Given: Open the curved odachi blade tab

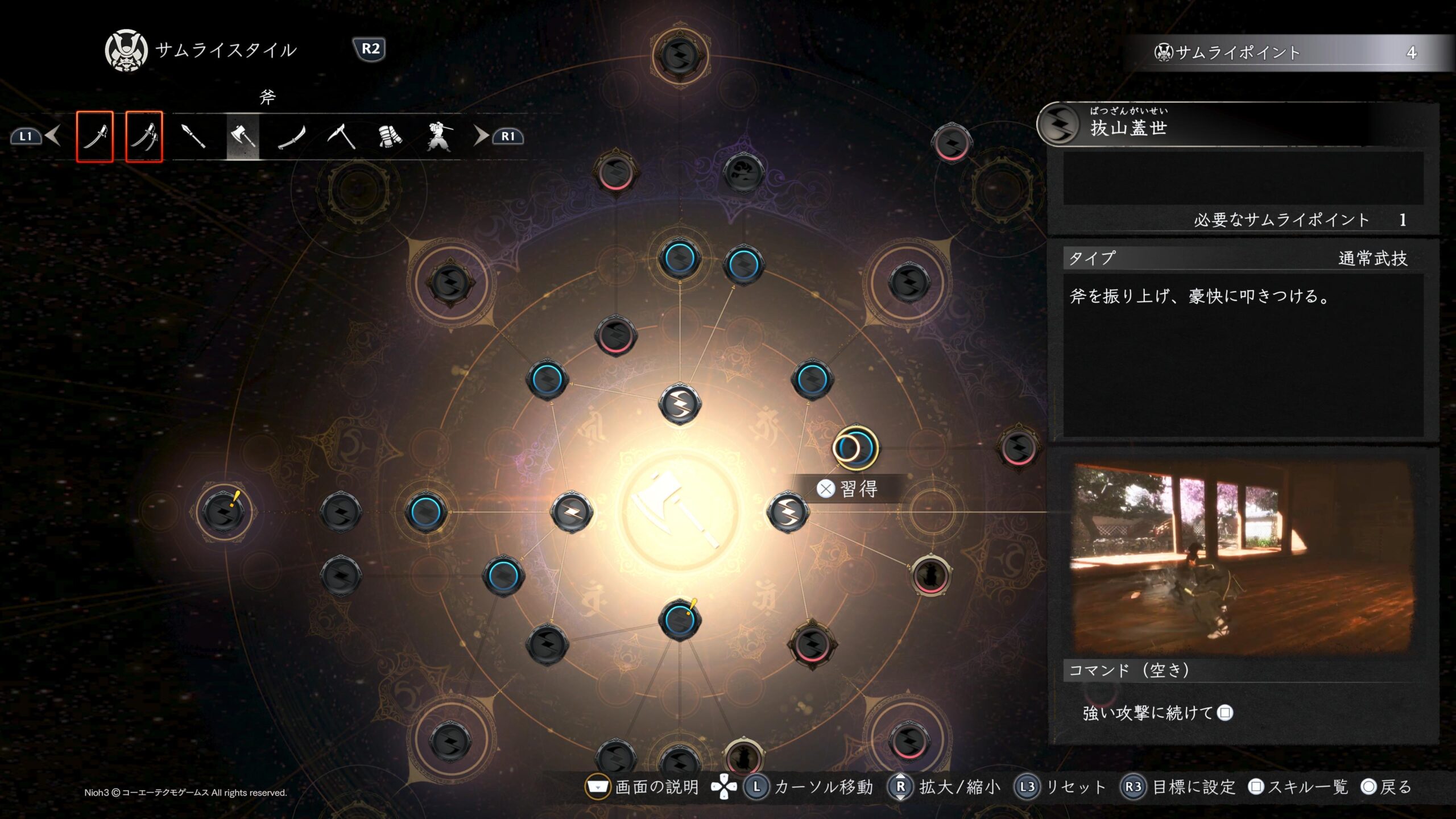Looking at the screenshot, I should pos(292,136).
